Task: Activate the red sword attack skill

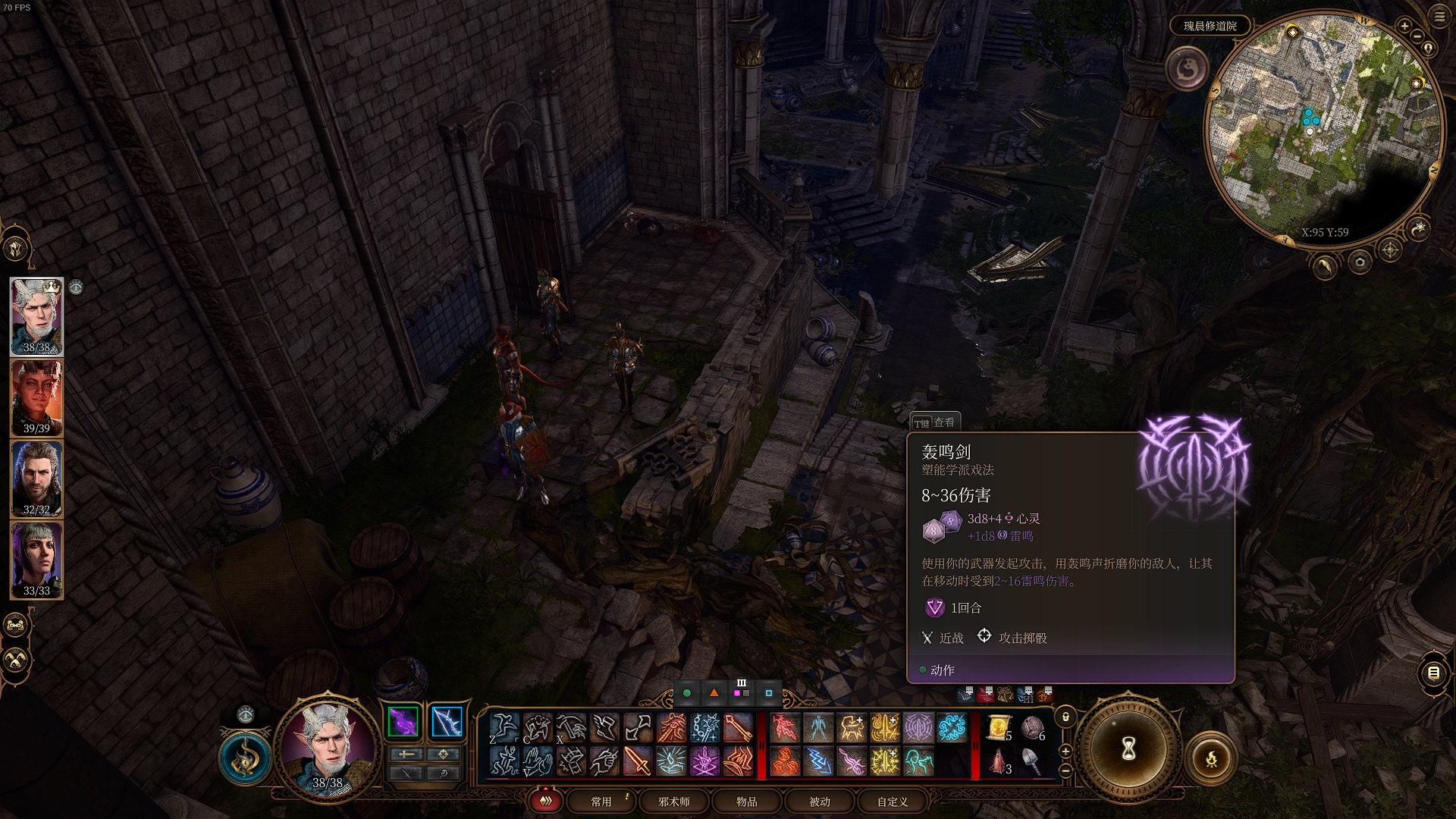Action: click(x=637, y=761)
